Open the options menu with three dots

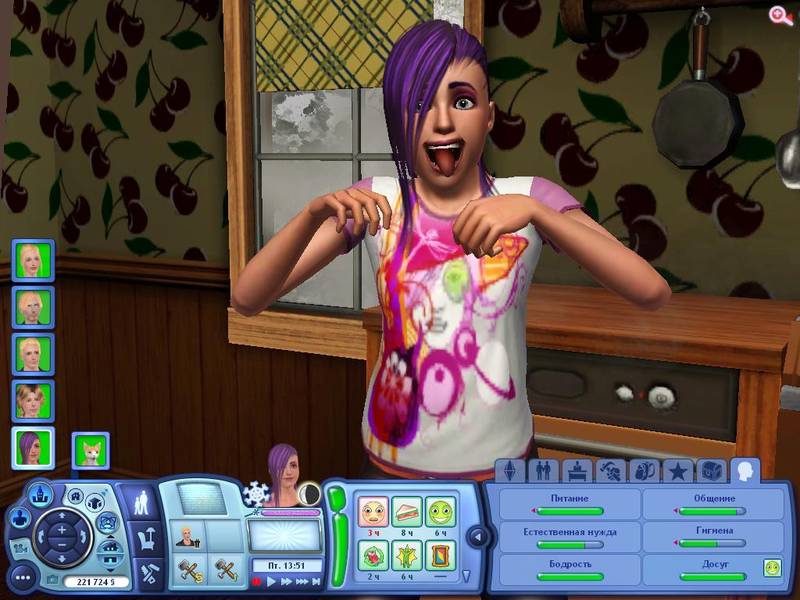pyautogui.click(x=23, y=578)
